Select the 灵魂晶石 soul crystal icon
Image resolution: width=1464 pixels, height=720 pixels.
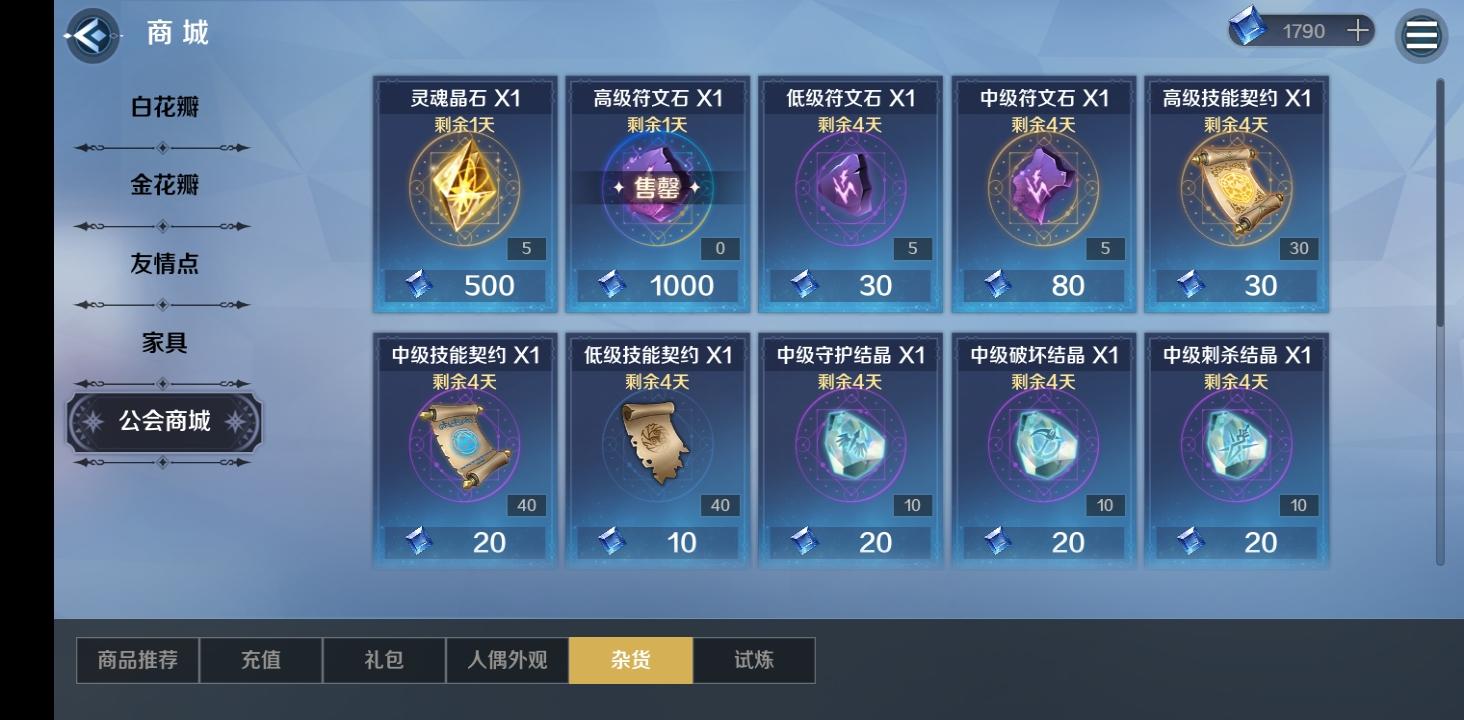(x=464, y=190)
